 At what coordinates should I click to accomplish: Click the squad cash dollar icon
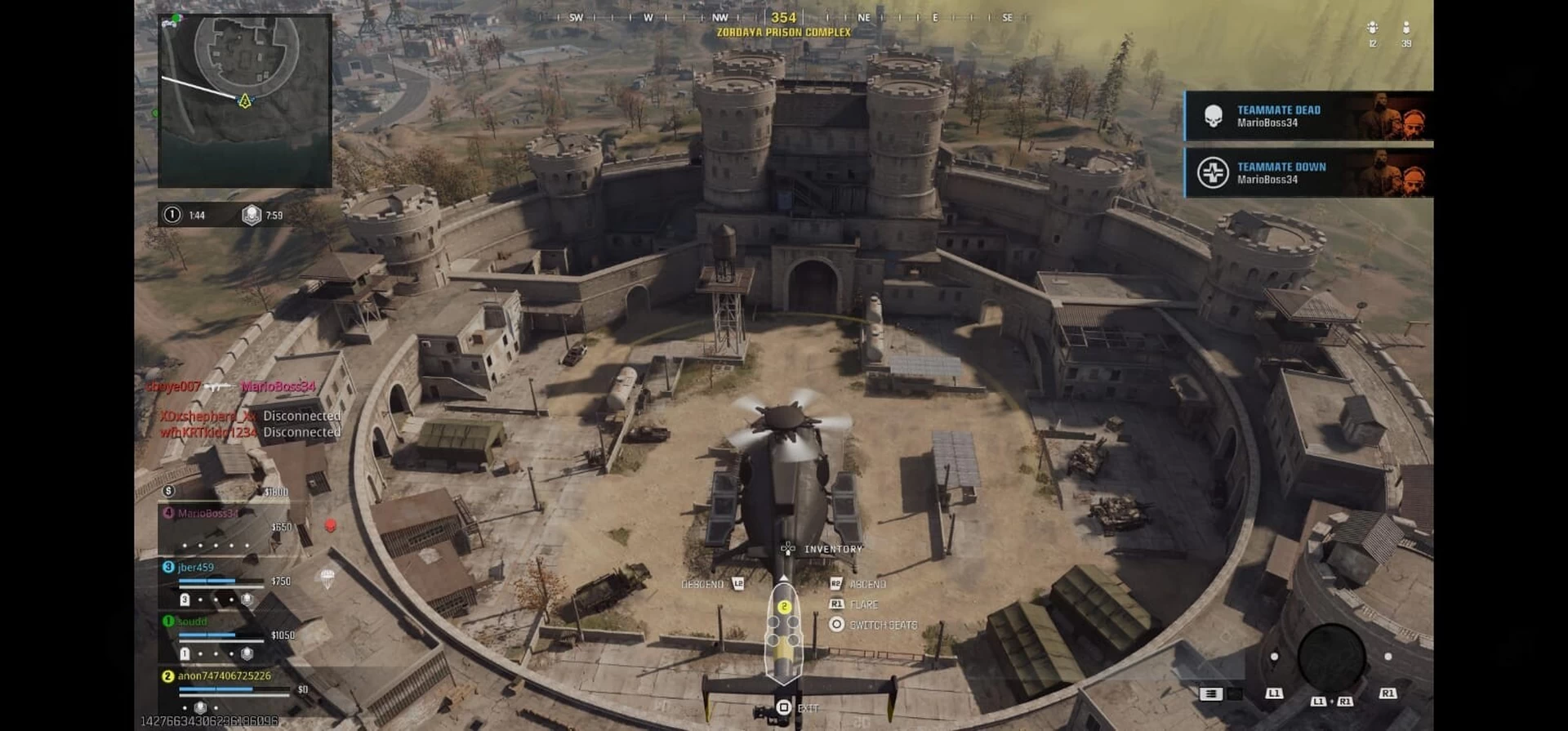168,491
